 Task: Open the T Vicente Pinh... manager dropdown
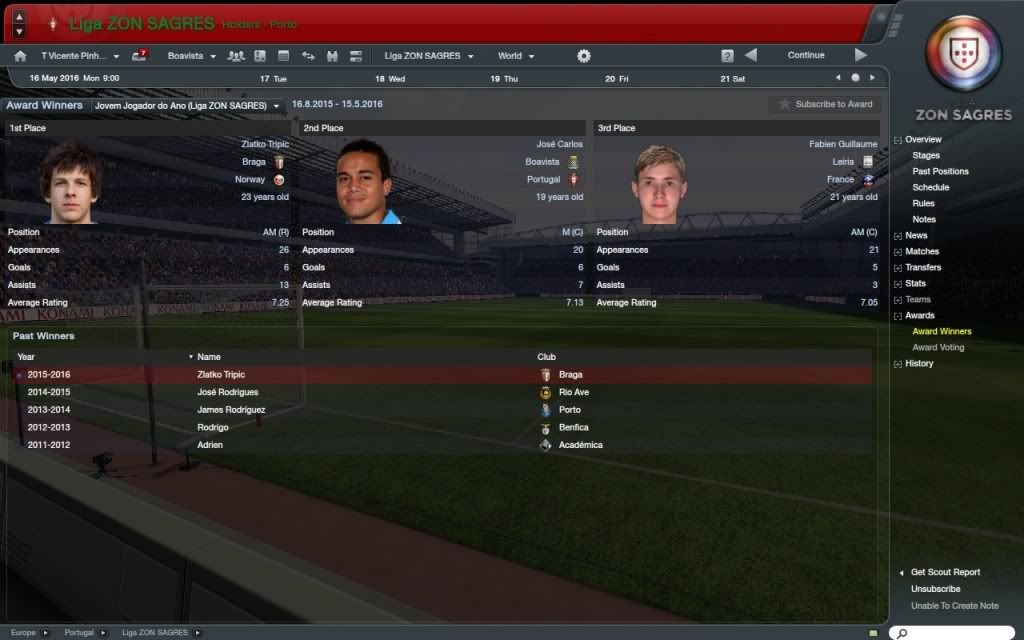[80, 56]
